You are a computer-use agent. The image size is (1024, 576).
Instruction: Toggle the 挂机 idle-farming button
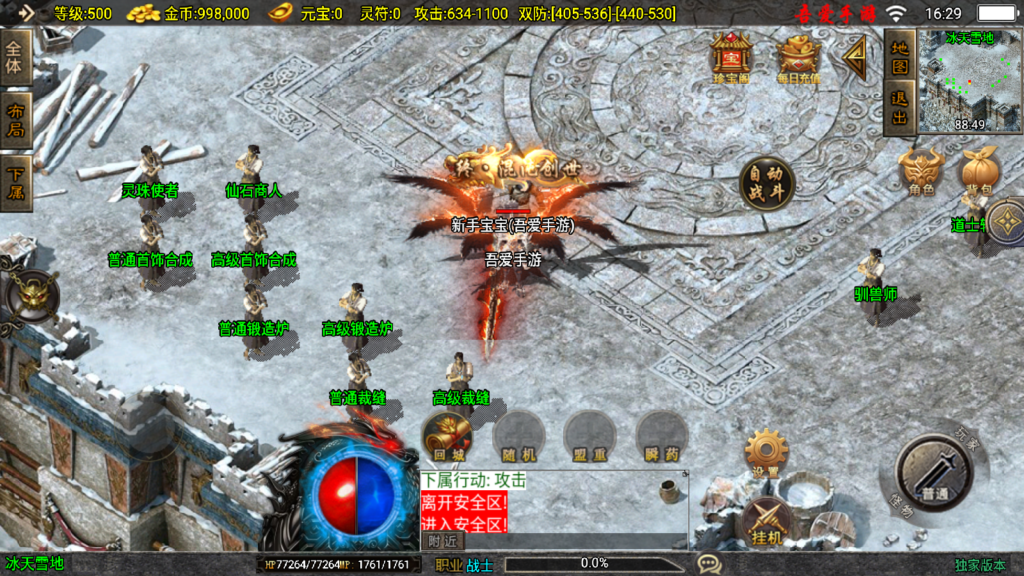click(x=766, y=523)
